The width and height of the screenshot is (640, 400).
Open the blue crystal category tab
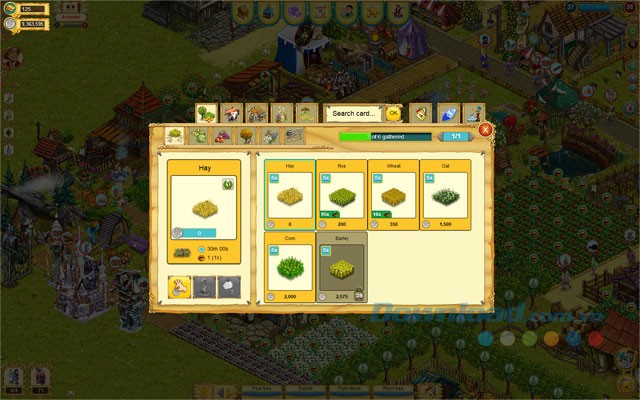tap(448, 114)
